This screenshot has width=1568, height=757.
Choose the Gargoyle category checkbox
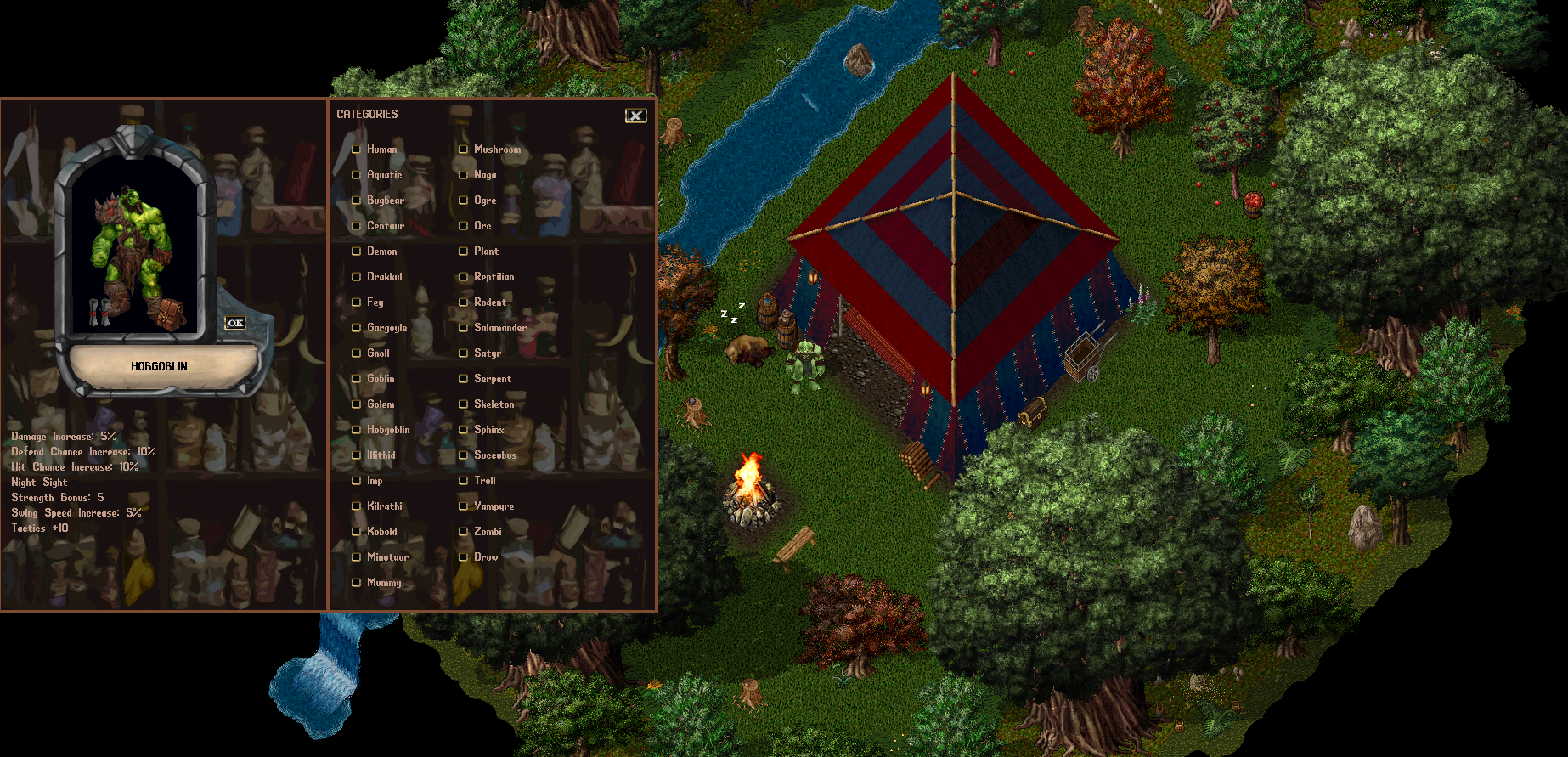coord(357,328)
